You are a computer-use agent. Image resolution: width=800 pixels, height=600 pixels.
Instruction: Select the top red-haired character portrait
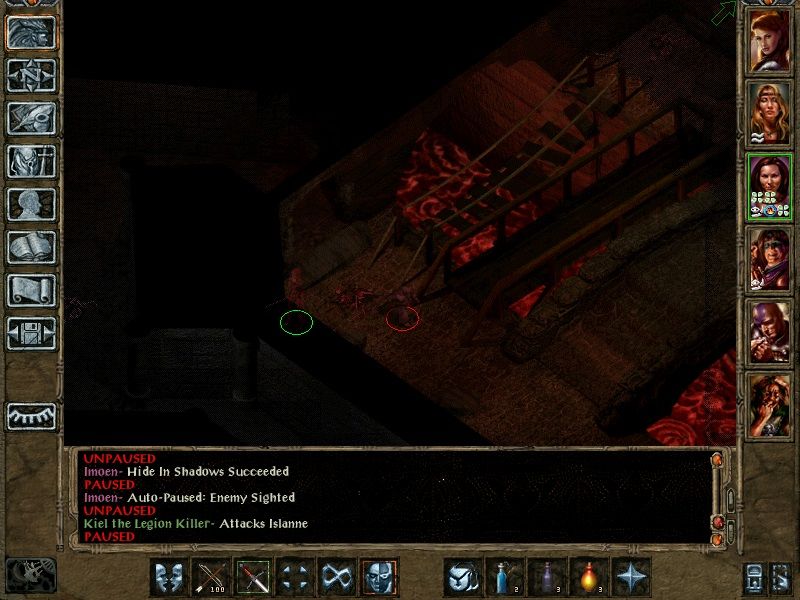pos(769,37)
